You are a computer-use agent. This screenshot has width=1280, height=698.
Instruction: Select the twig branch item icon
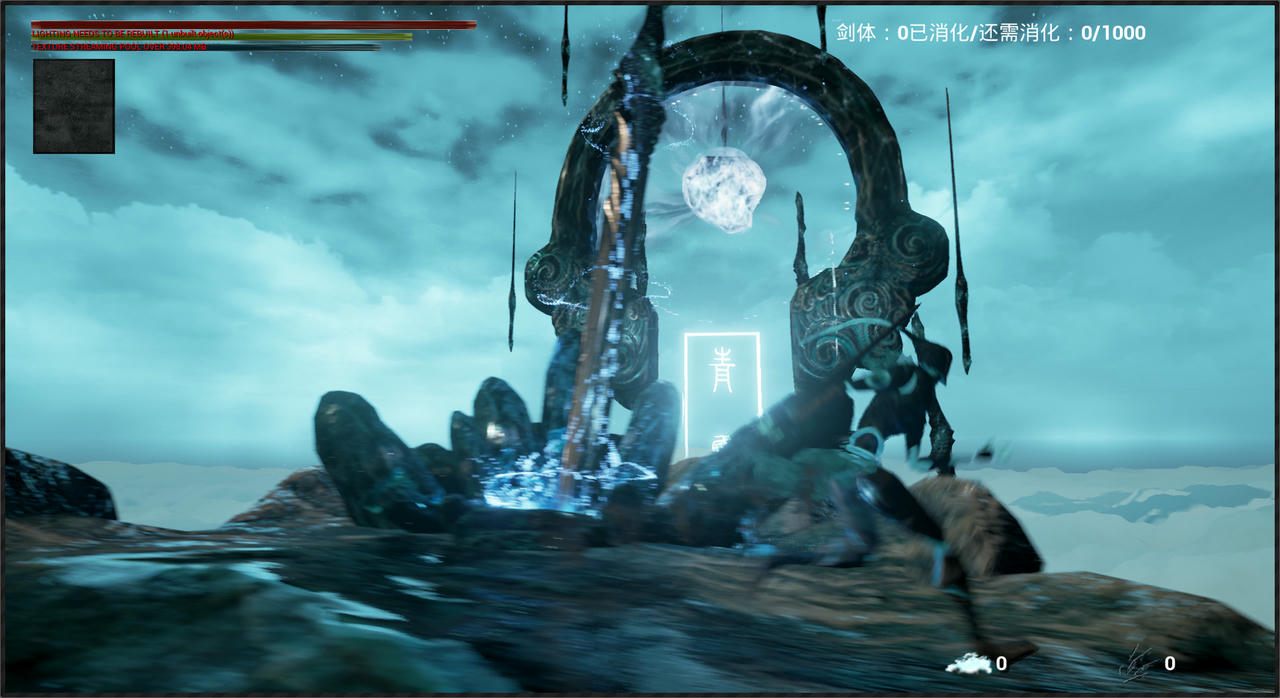(1138, 662)
